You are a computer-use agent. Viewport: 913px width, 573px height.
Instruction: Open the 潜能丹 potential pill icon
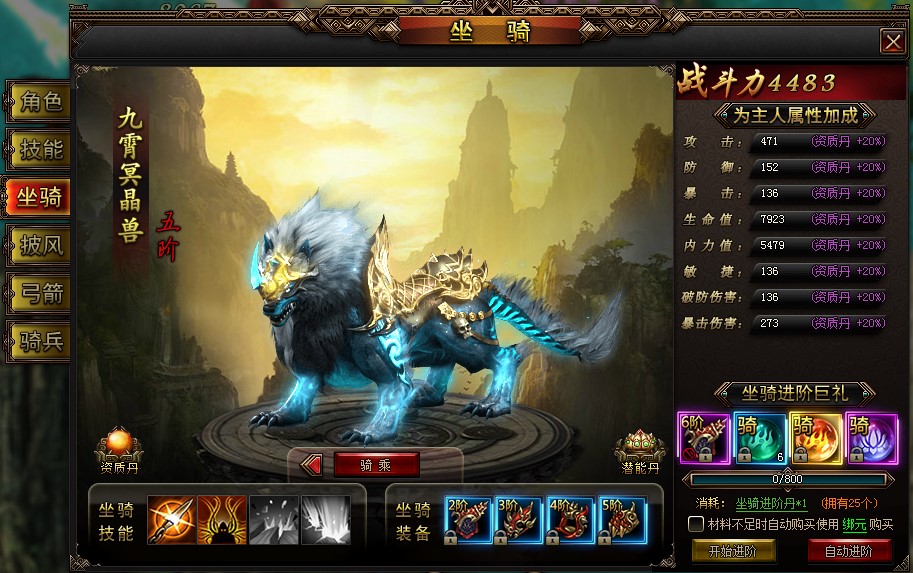640,447
